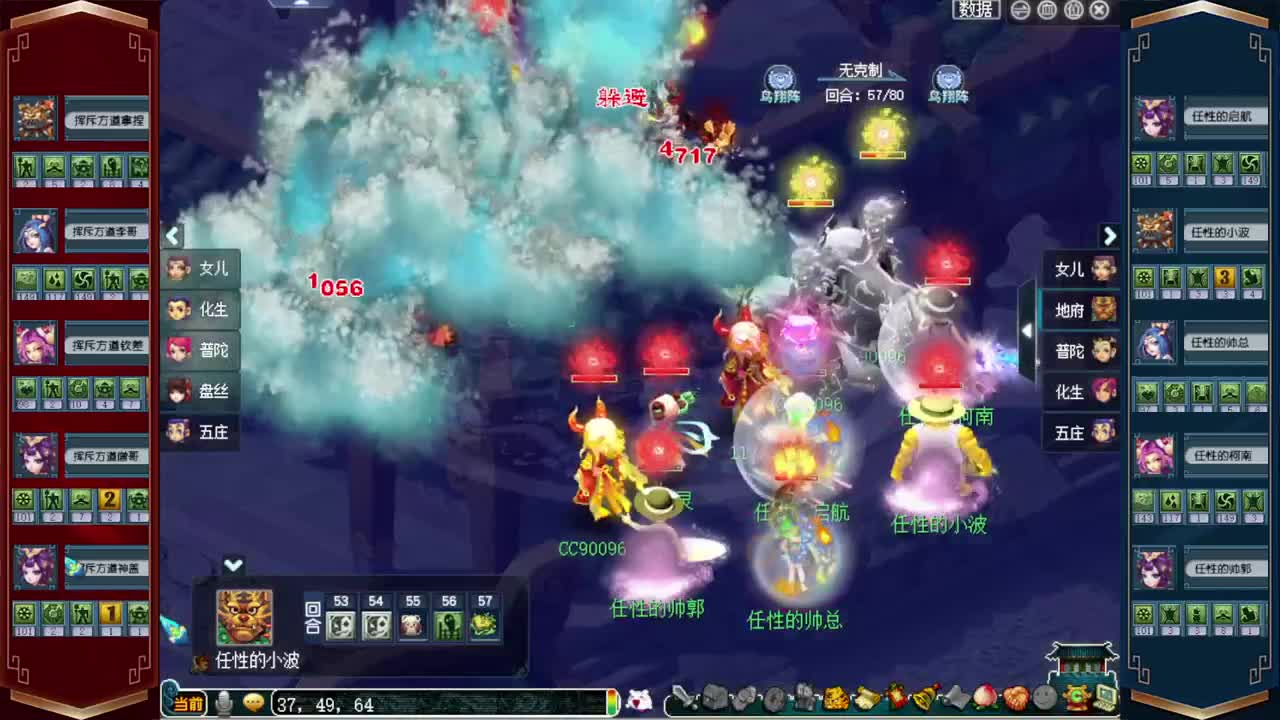The image size is (1280, 720).
Task: Select 盘丝 from the left side menu
Action: (213, 392)
